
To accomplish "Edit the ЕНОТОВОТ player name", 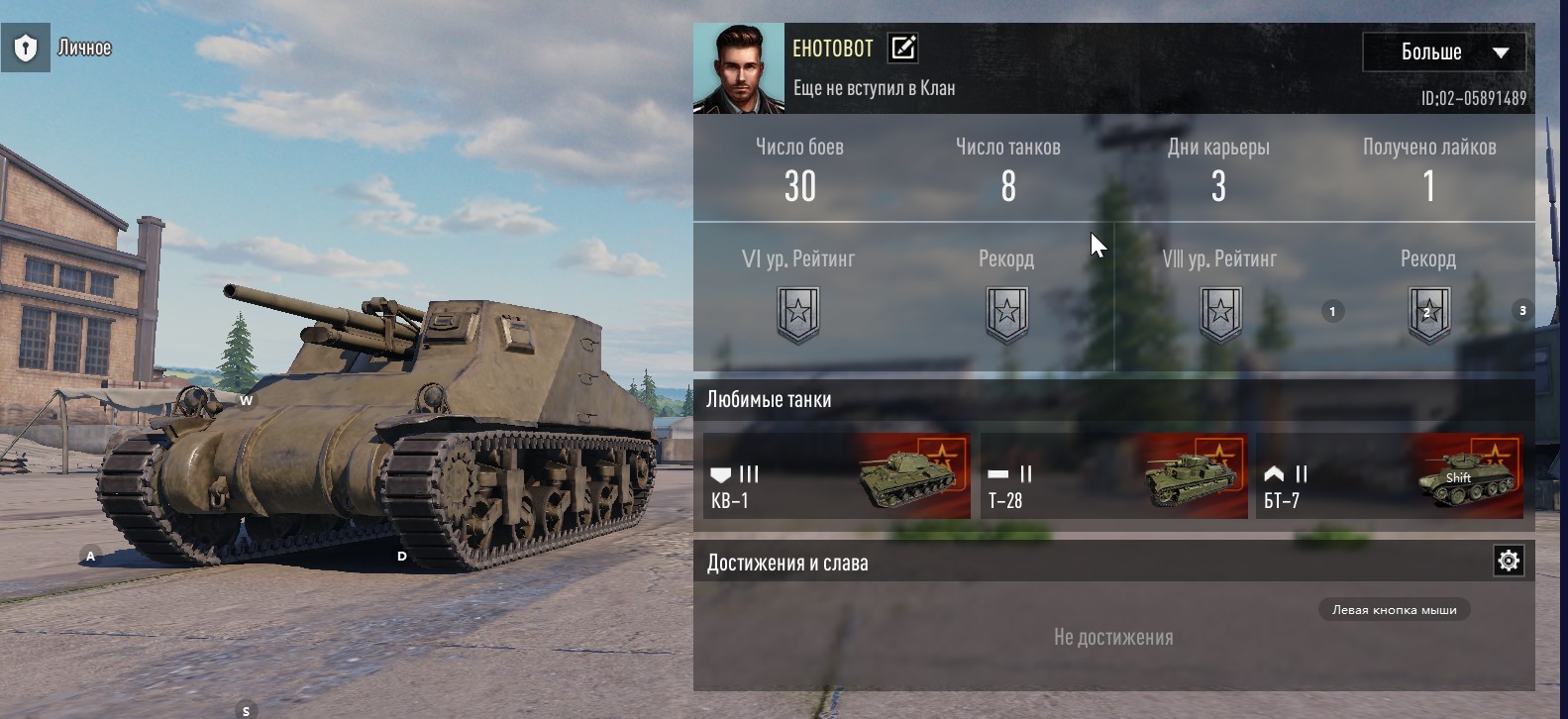I will click(902, 48).
